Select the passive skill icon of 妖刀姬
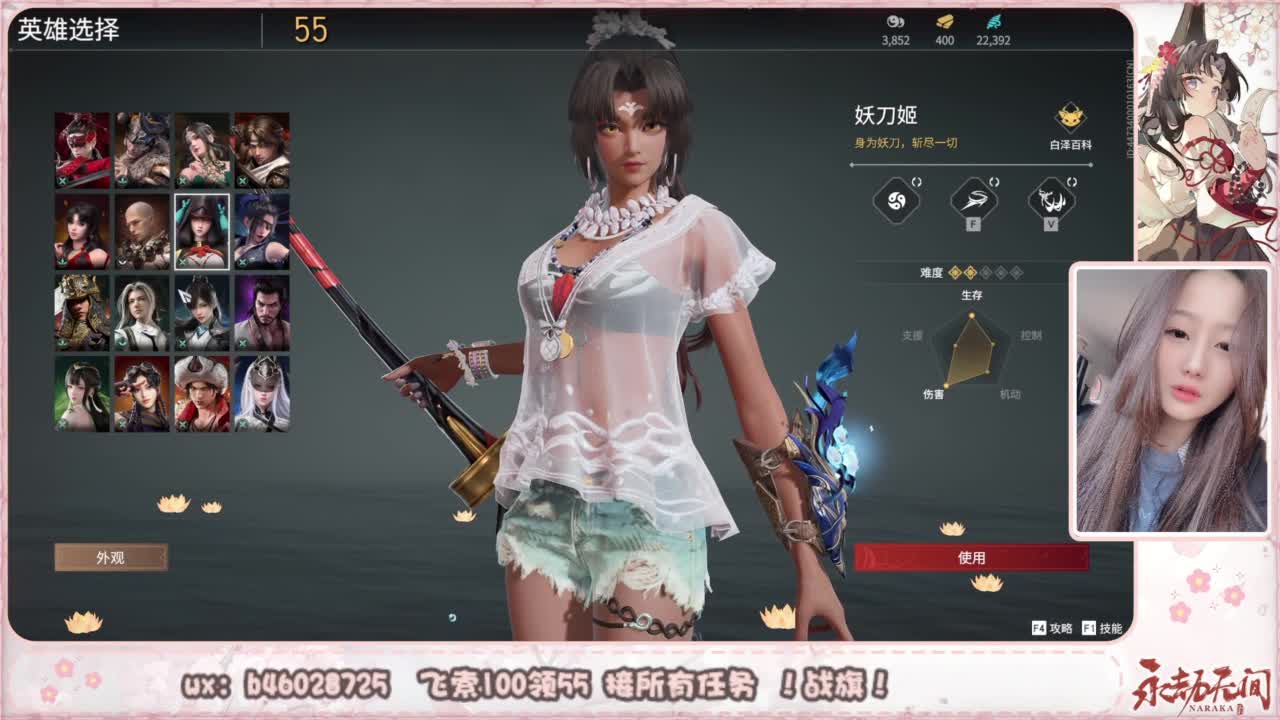Image resolution: width=1280 pixels, height=720 pixels. [x=895, y=200]
